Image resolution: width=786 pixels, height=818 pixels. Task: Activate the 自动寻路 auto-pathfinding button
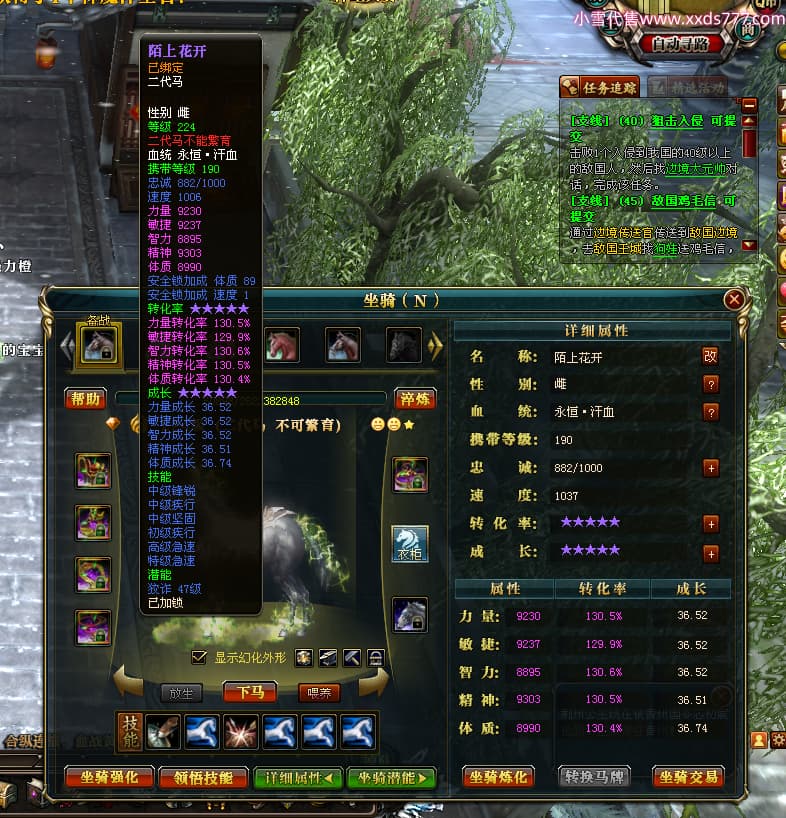680,43
